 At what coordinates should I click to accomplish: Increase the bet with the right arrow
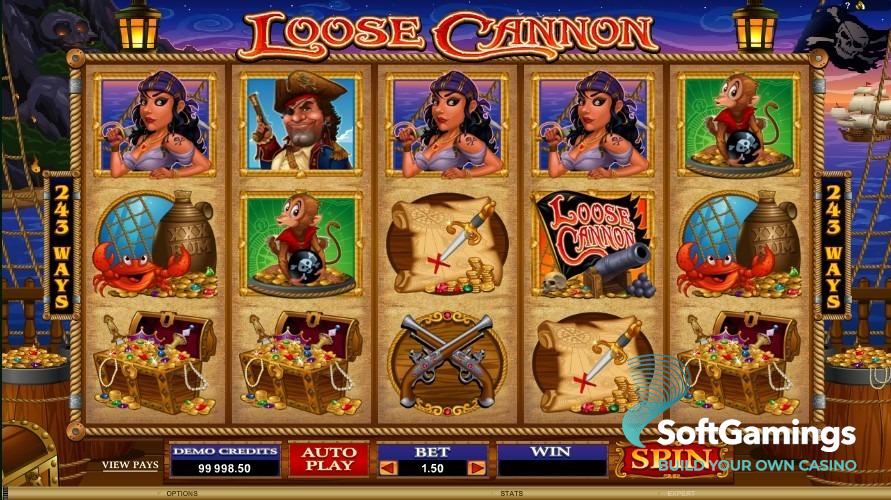[476, 467]
